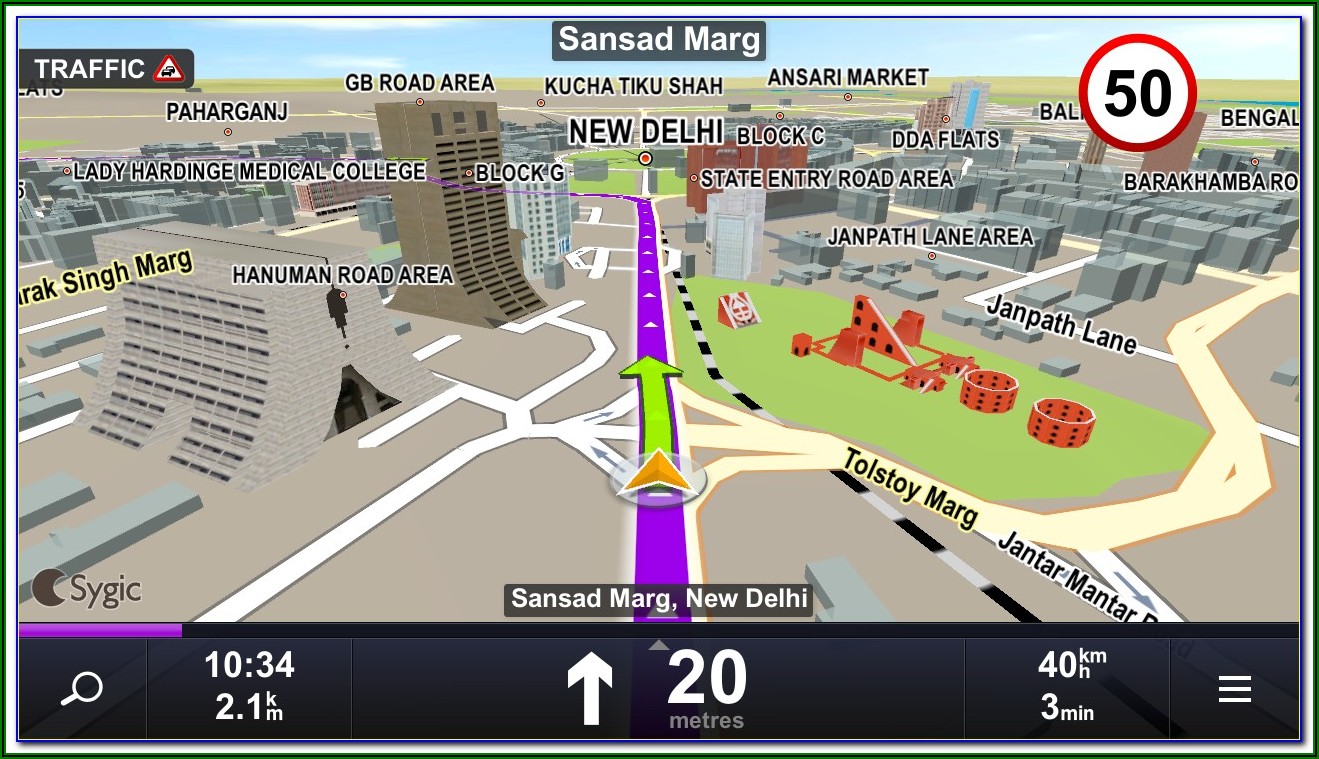Select the 40 km/h speed panel
The width and height of the screenshot is (1319, 759).
1067,685
